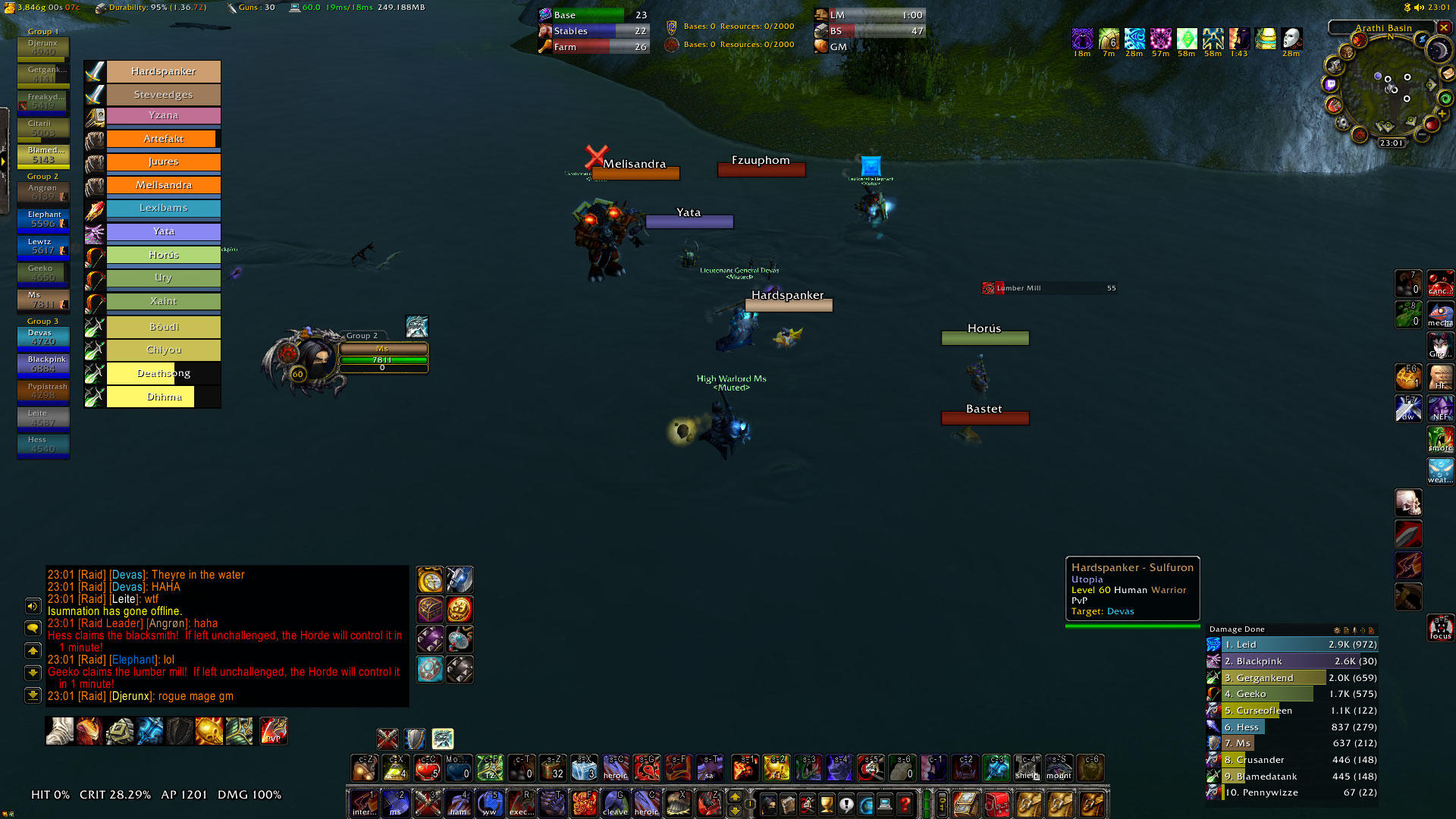
Task: Click the 'focus' macro button
Action: tap(1440, 628)
